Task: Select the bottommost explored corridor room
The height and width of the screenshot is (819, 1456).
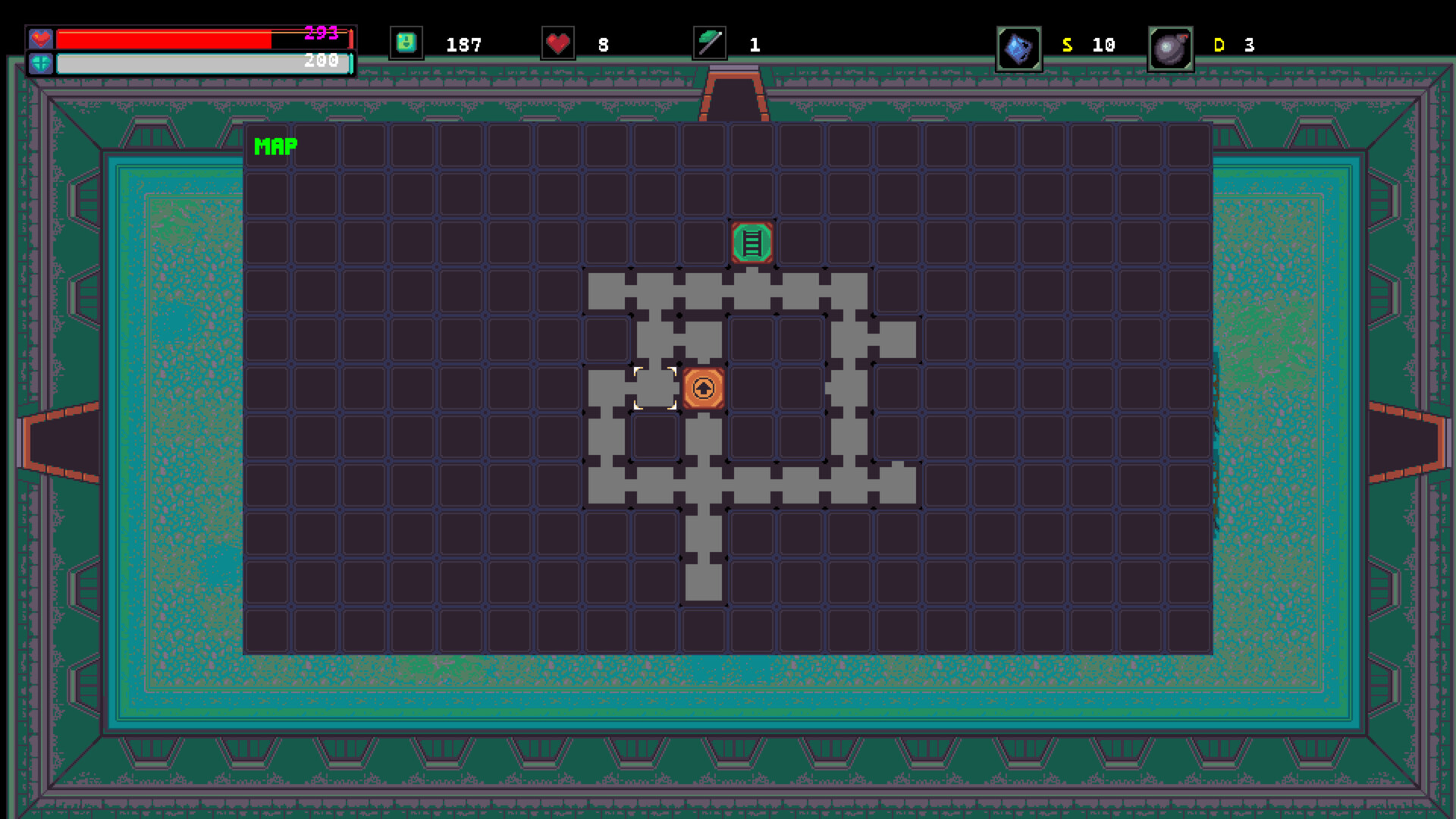Action: pyautogui.click(x=703, y=580)
